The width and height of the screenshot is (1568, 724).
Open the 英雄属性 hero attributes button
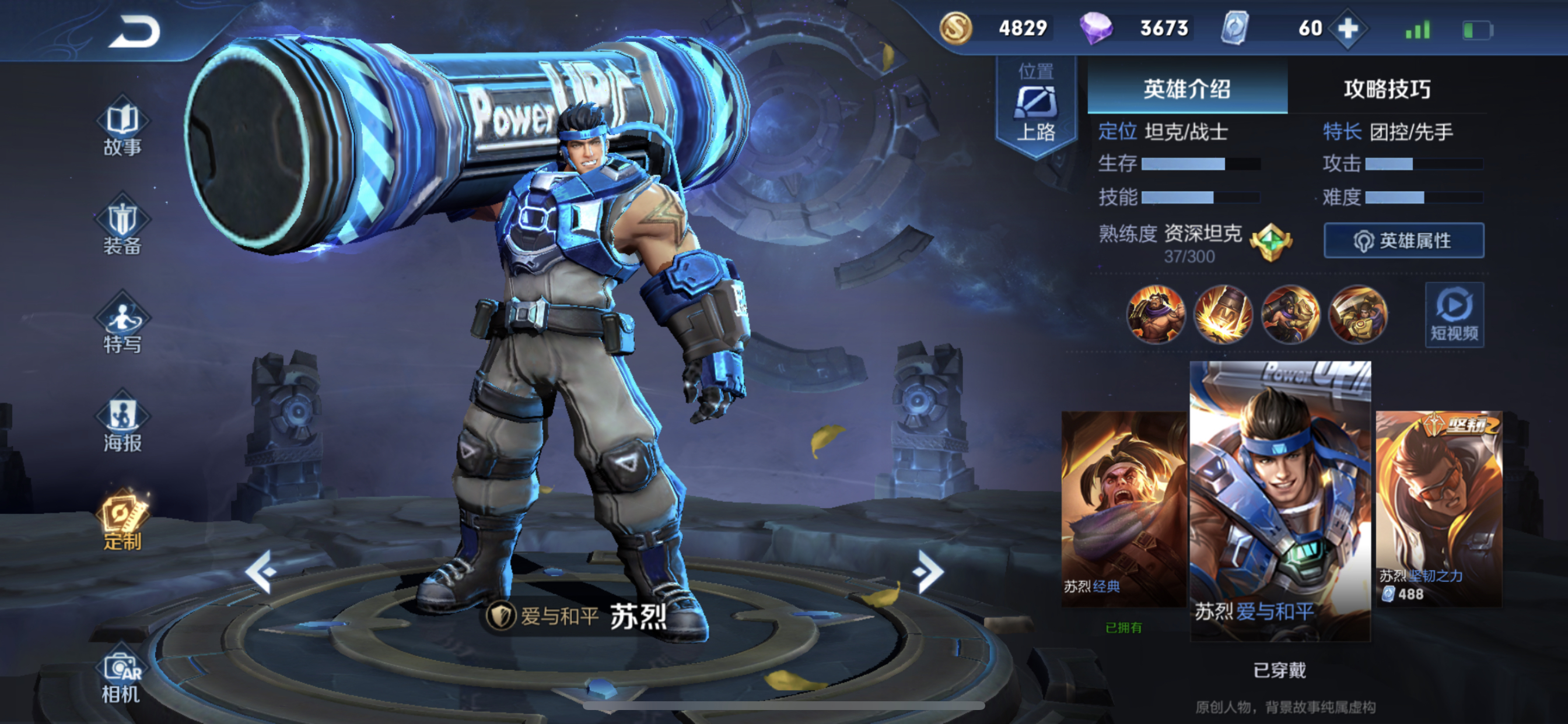[1403, 240]
